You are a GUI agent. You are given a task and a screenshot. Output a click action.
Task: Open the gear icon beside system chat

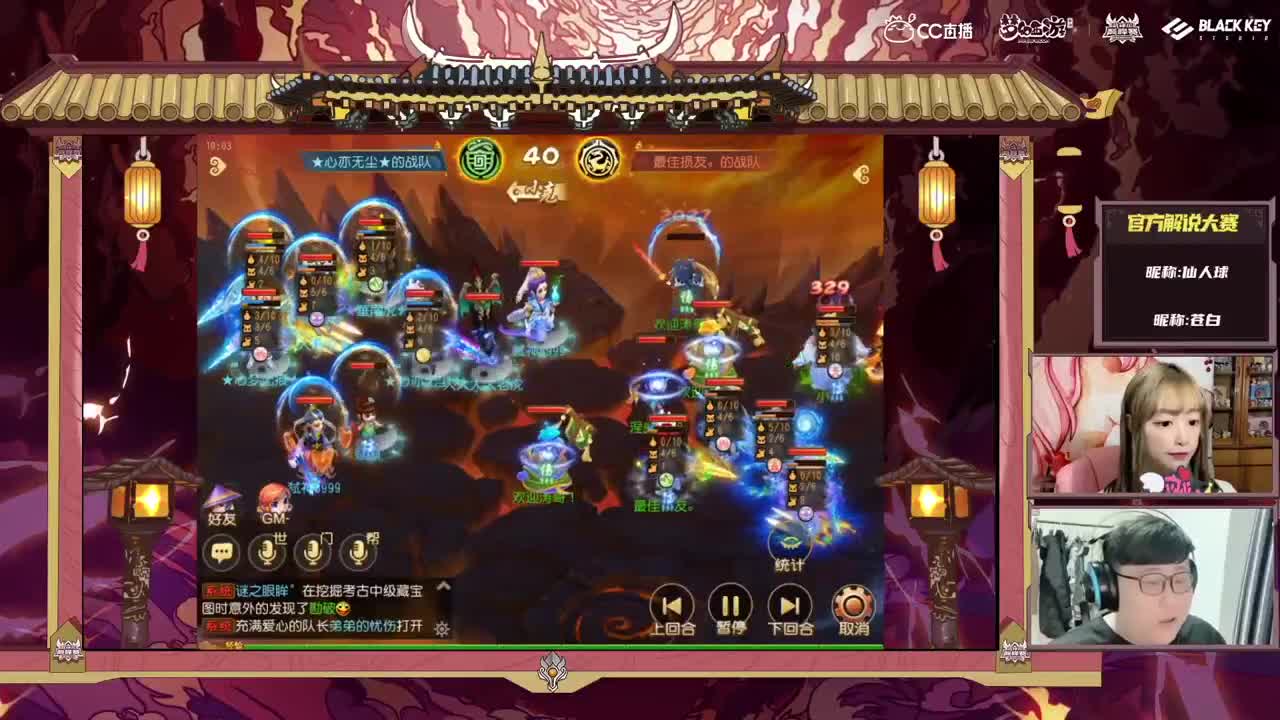click(x=441, y=628)
